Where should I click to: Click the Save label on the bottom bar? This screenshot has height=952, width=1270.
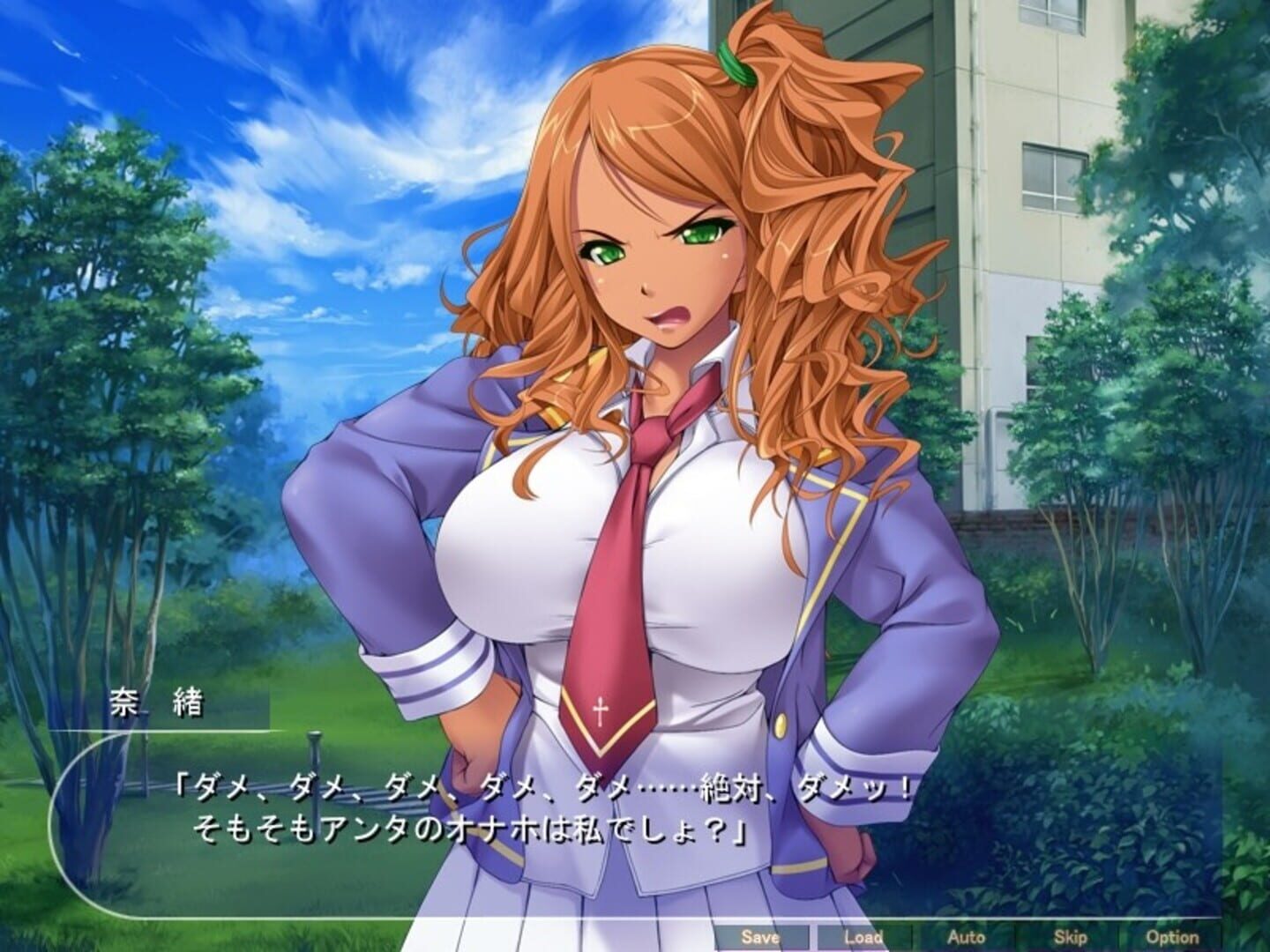click(x=764, y=939)
